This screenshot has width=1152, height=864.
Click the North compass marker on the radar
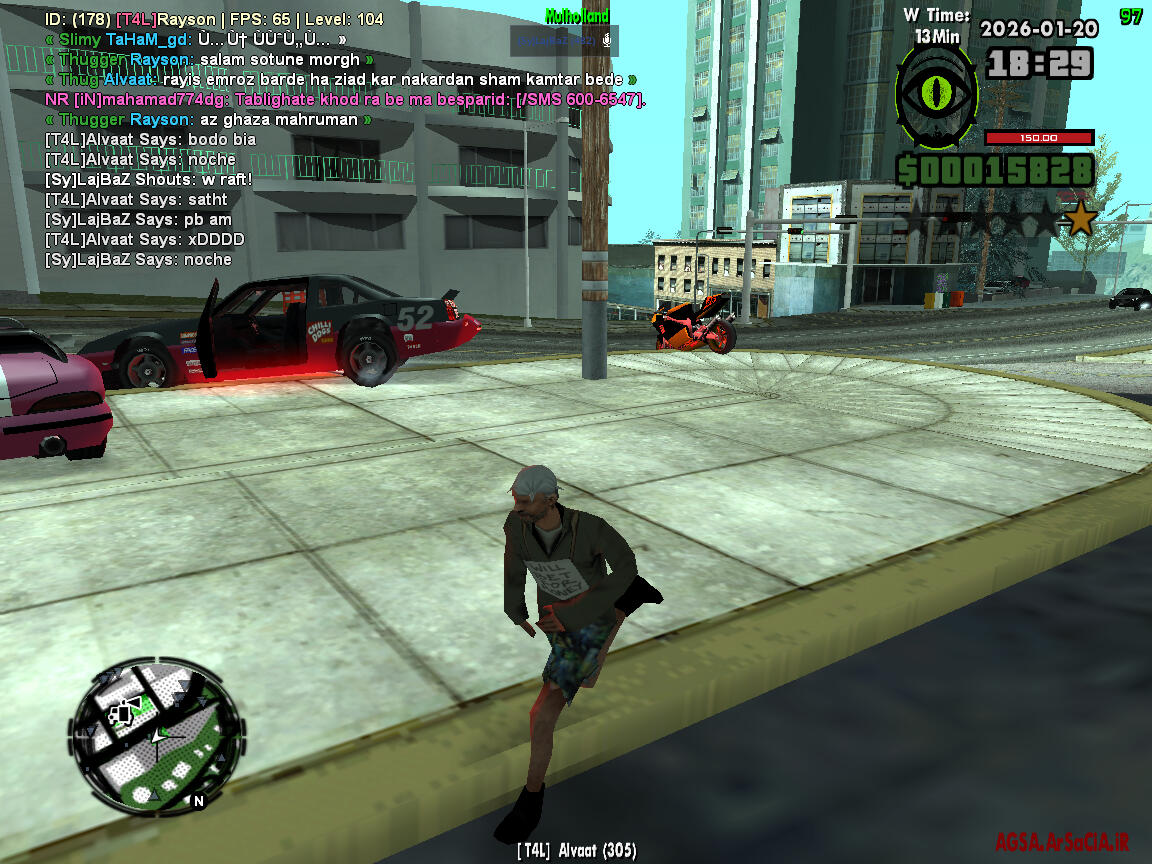click(x=198, y=801)
